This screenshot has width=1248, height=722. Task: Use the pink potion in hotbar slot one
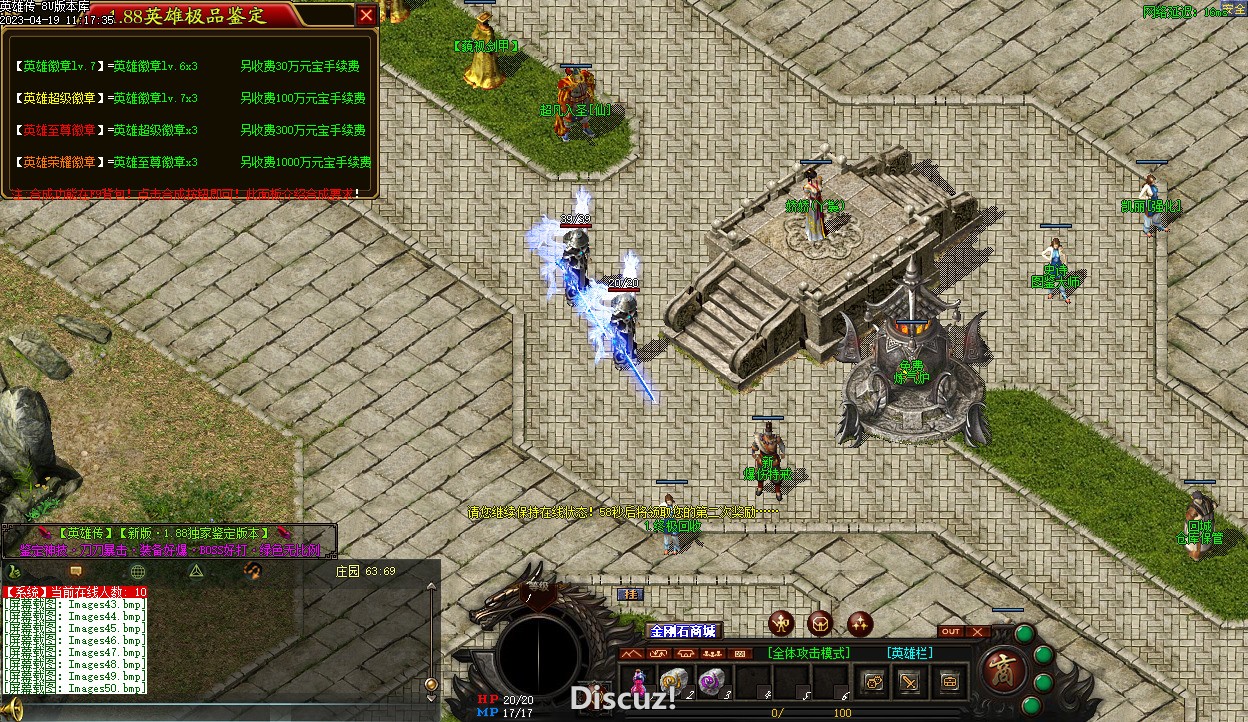tap(637, 681)
